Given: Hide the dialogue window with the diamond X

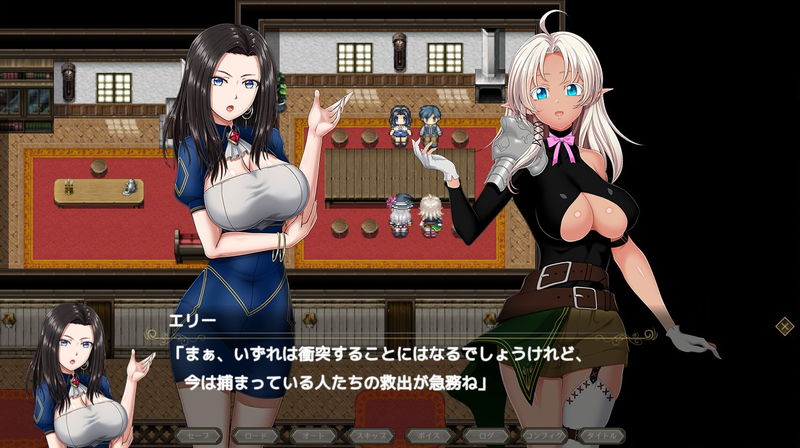Looking at the screenshot, I should coord(785,325).
